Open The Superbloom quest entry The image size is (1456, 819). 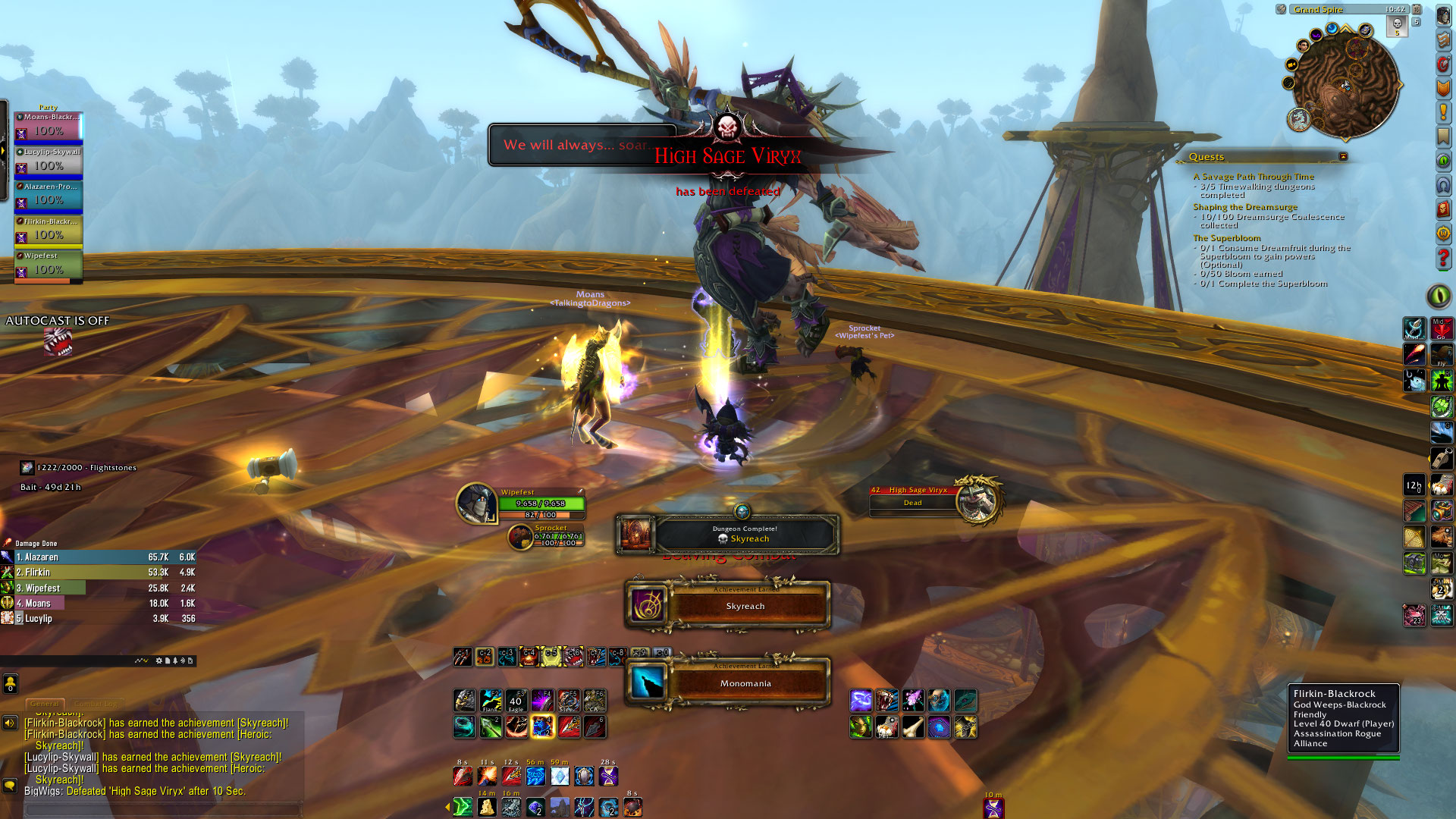pos(1226,238)
